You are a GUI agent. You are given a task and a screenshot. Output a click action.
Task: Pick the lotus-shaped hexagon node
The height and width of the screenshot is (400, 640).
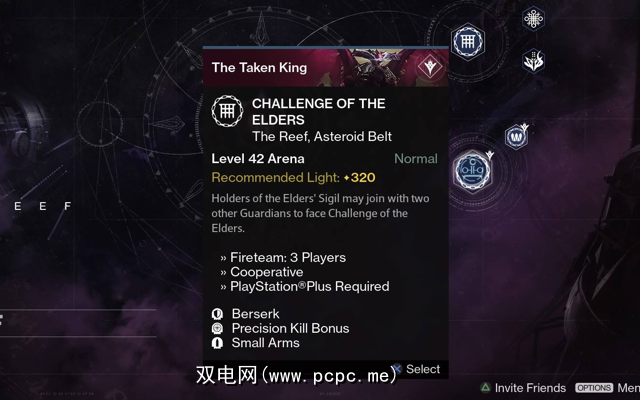click(533, 61)
